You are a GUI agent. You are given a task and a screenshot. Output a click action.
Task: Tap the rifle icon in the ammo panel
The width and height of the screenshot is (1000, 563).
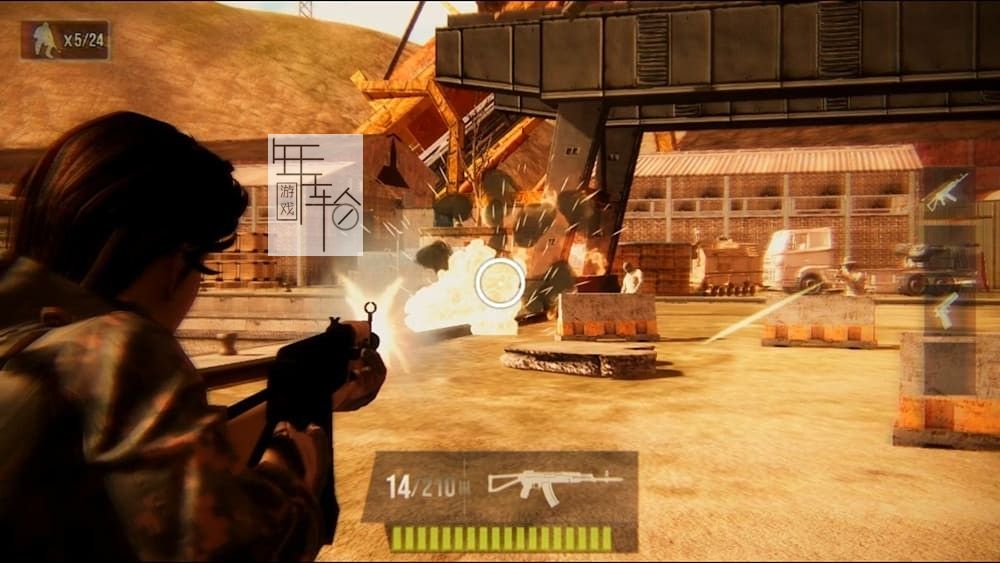[x=554, y=485]
